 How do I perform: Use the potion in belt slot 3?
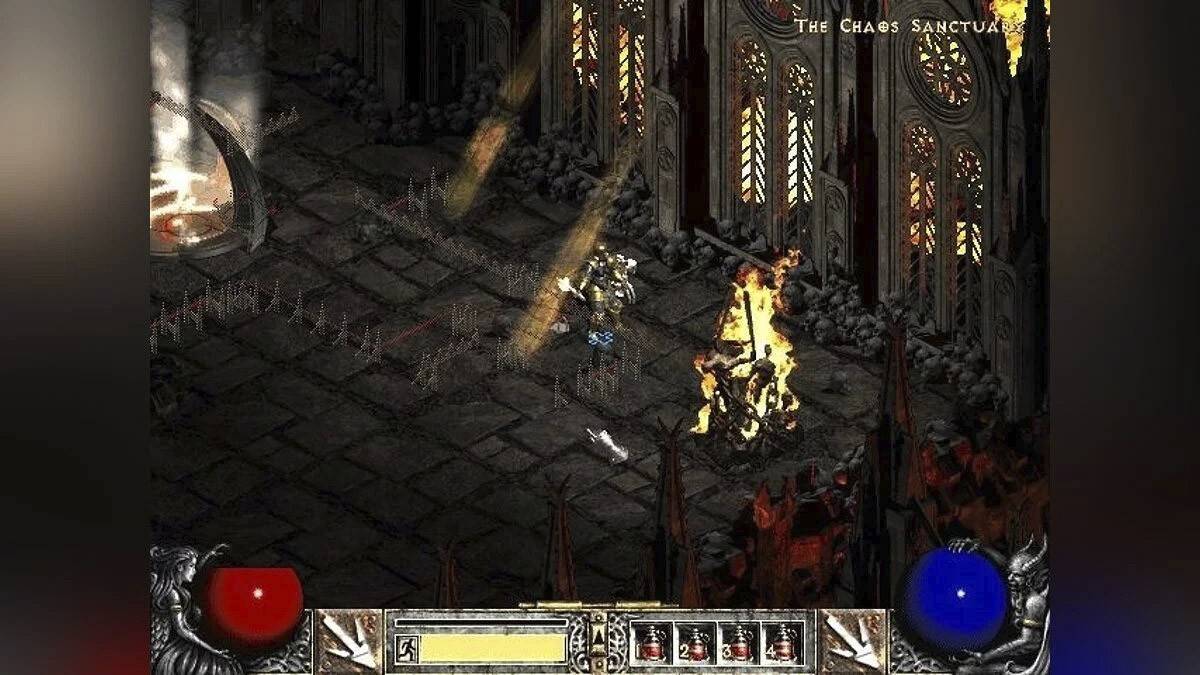[x=737, y=642]
